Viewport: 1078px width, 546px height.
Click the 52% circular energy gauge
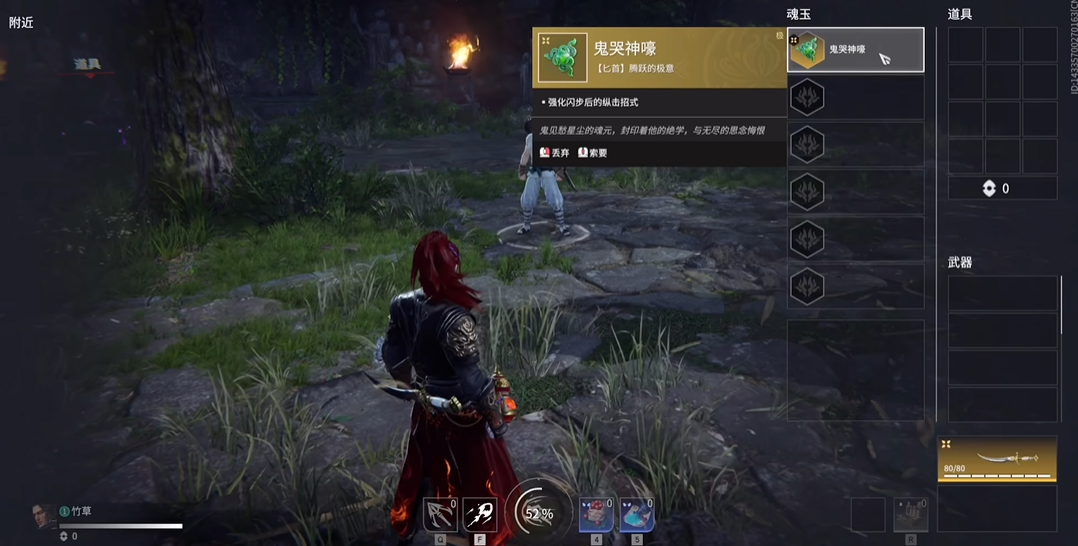point(538,513)
